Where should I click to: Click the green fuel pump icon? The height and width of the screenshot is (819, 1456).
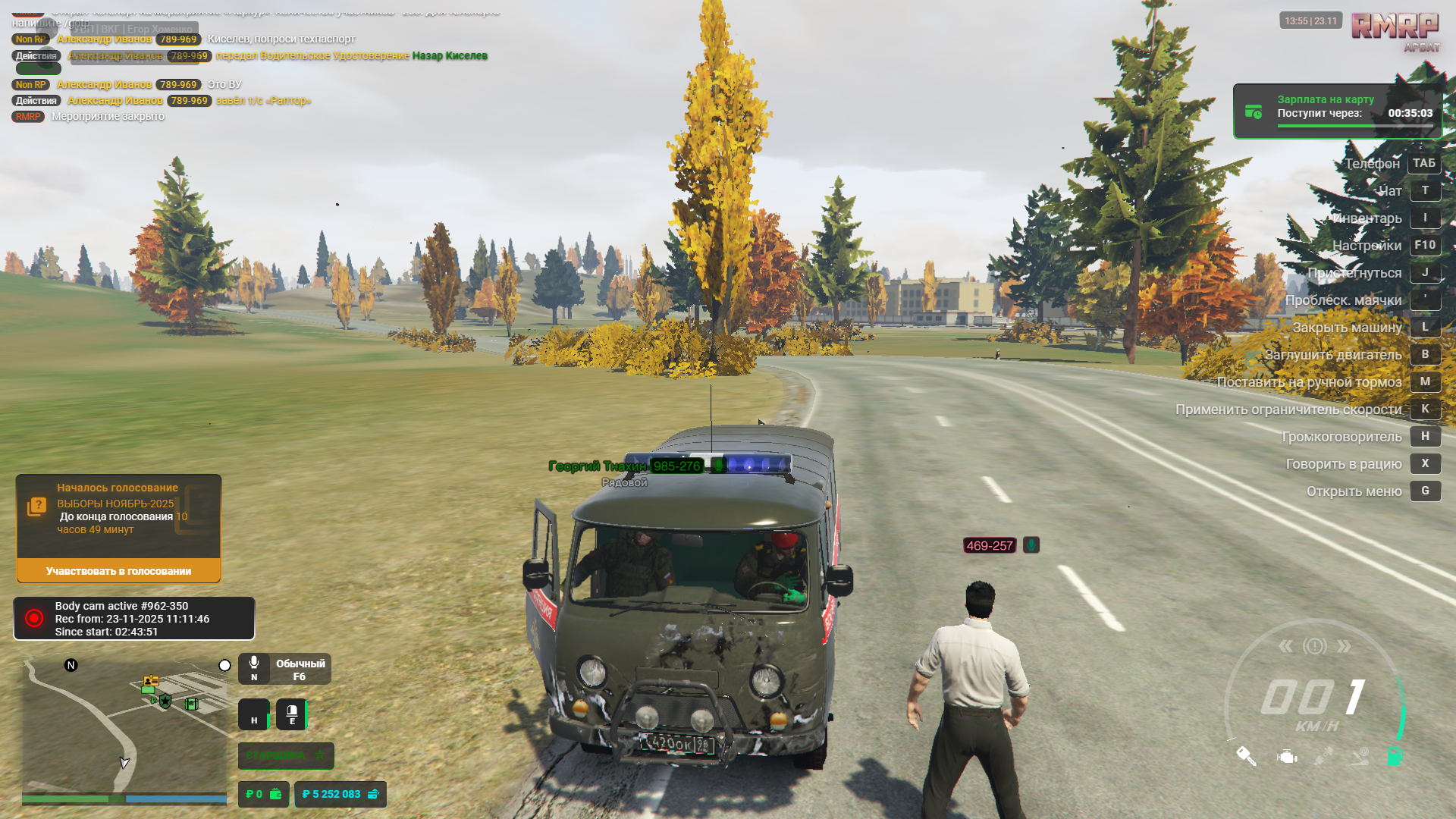click(x=1394, y=756)
